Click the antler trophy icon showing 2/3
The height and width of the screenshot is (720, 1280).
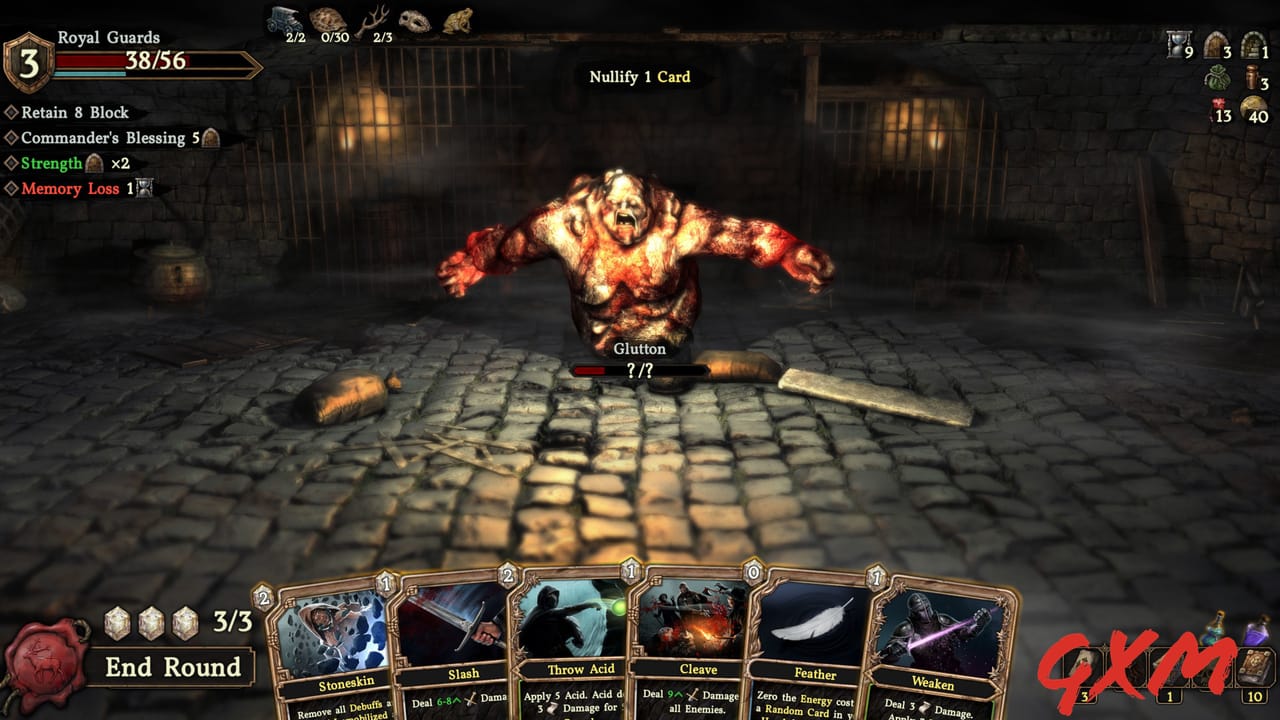pos(378,17)
